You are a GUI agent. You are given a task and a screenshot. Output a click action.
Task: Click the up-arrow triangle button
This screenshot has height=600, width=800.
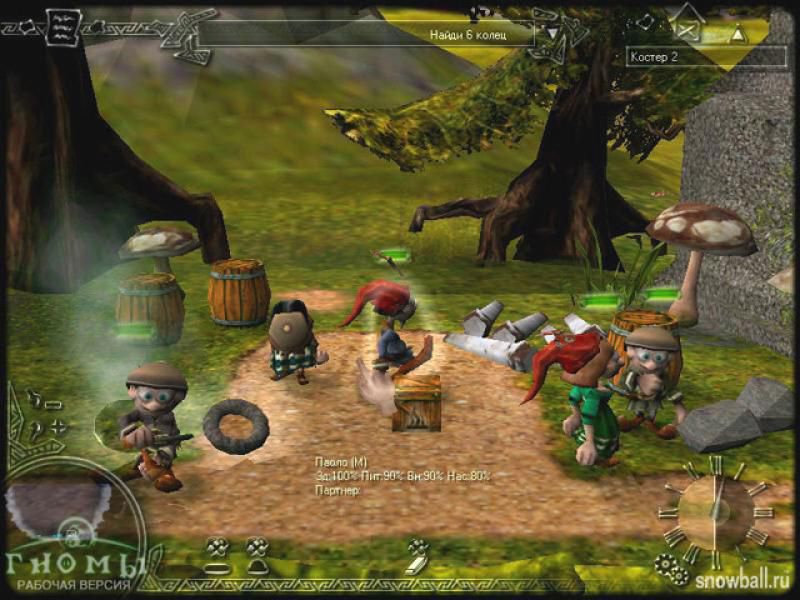click(x=738, y=33)
